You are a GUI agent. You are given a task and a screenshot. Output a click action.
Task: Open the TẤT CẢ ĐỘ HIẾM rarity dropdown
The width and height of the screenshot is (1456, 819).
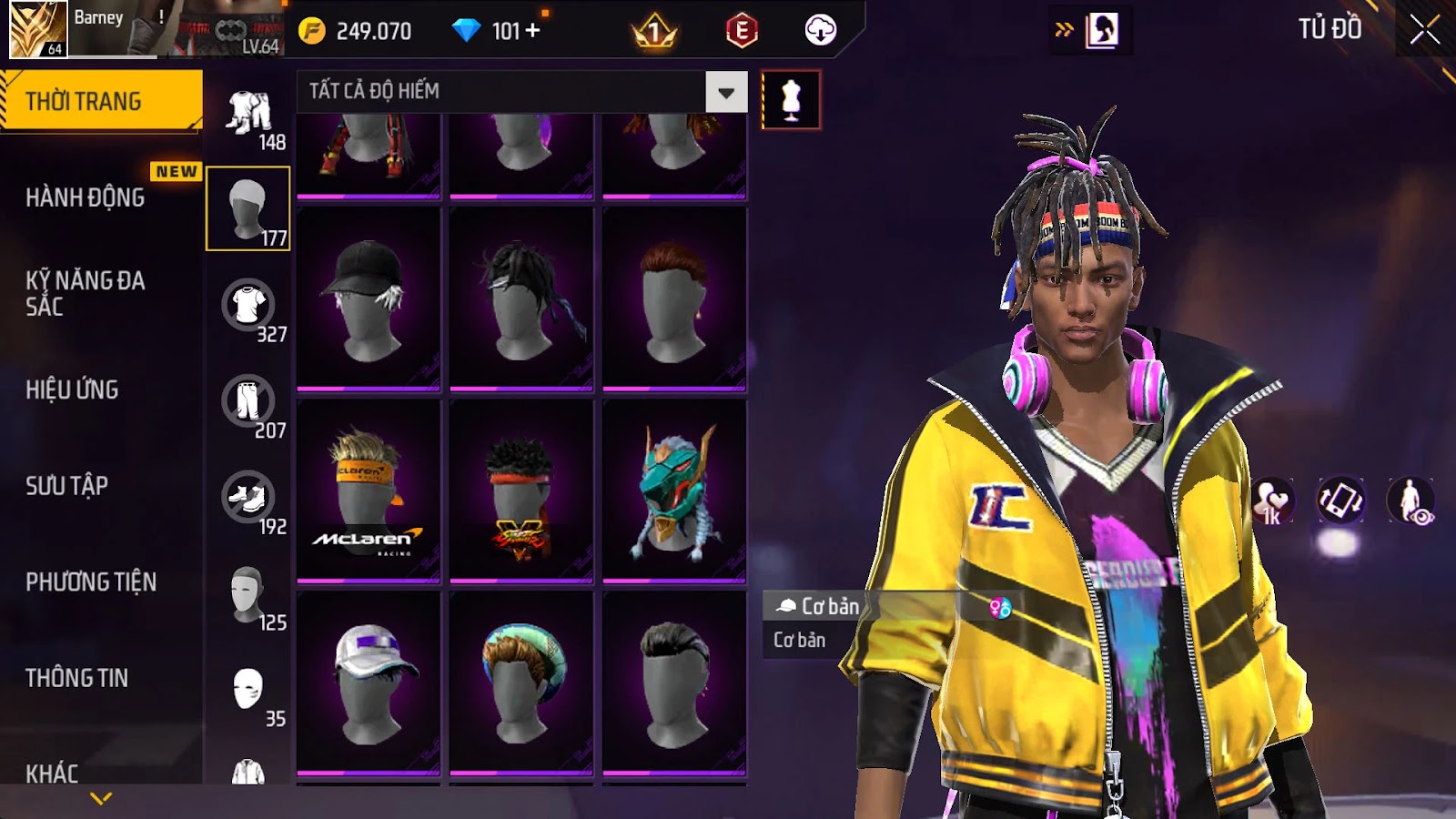point(725,92)
